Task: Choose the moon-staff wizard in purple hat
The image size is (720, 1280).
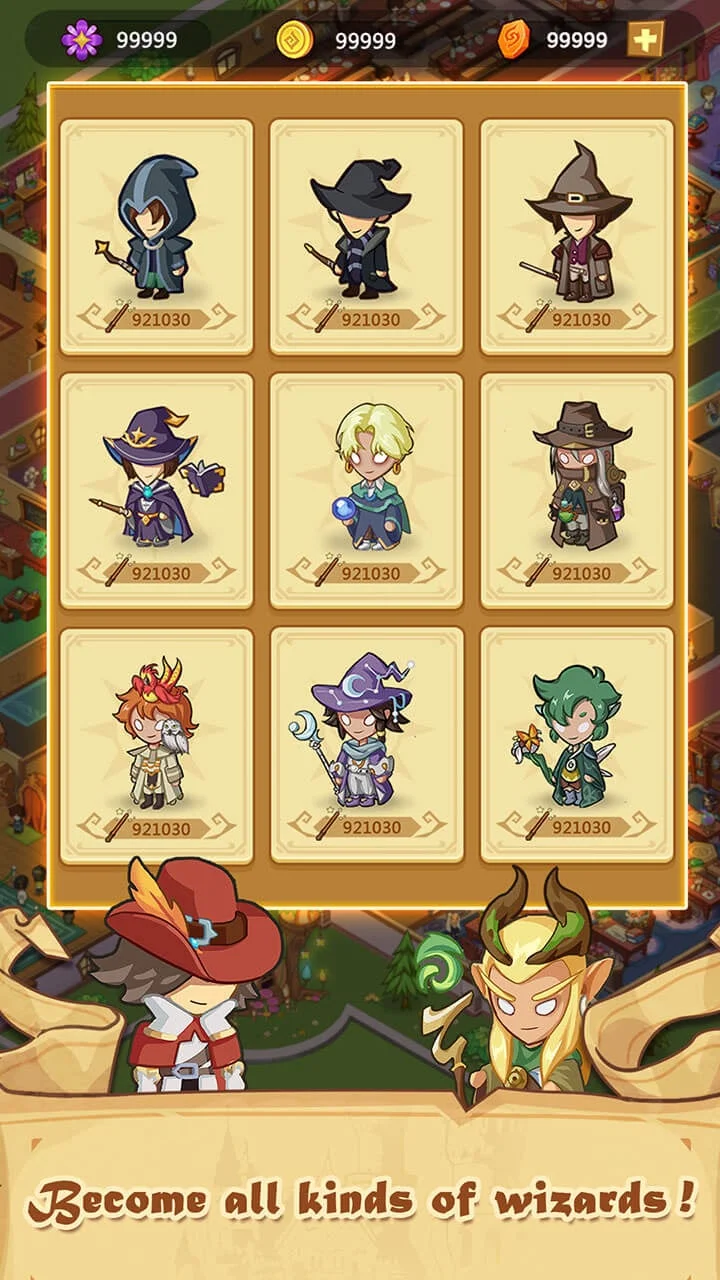Action: (366, 744)
